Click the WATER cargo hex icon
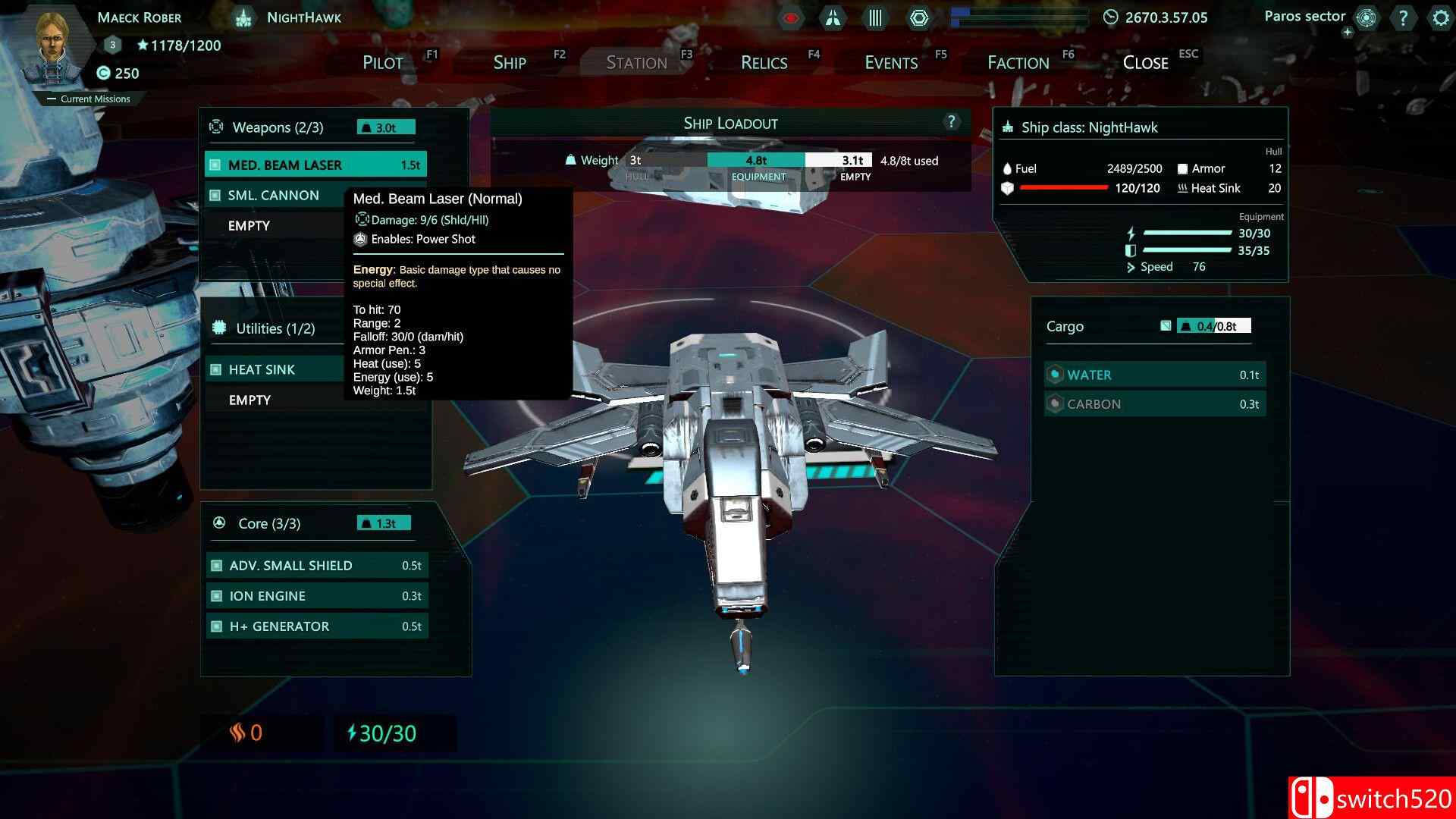 click(1054, 375)
